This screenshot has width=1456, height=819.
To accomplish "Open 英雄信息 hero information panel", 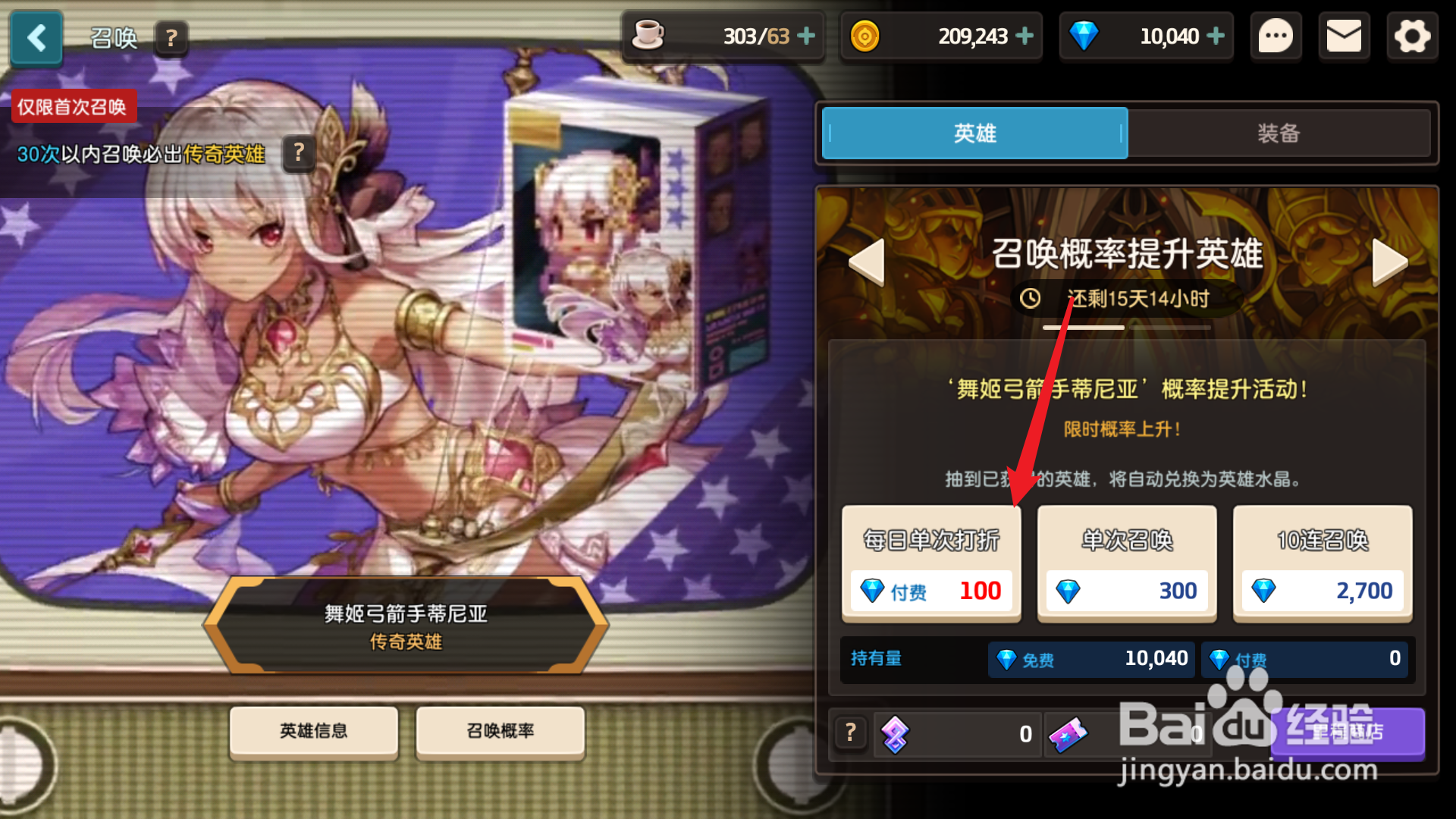I will click(313, 731).
